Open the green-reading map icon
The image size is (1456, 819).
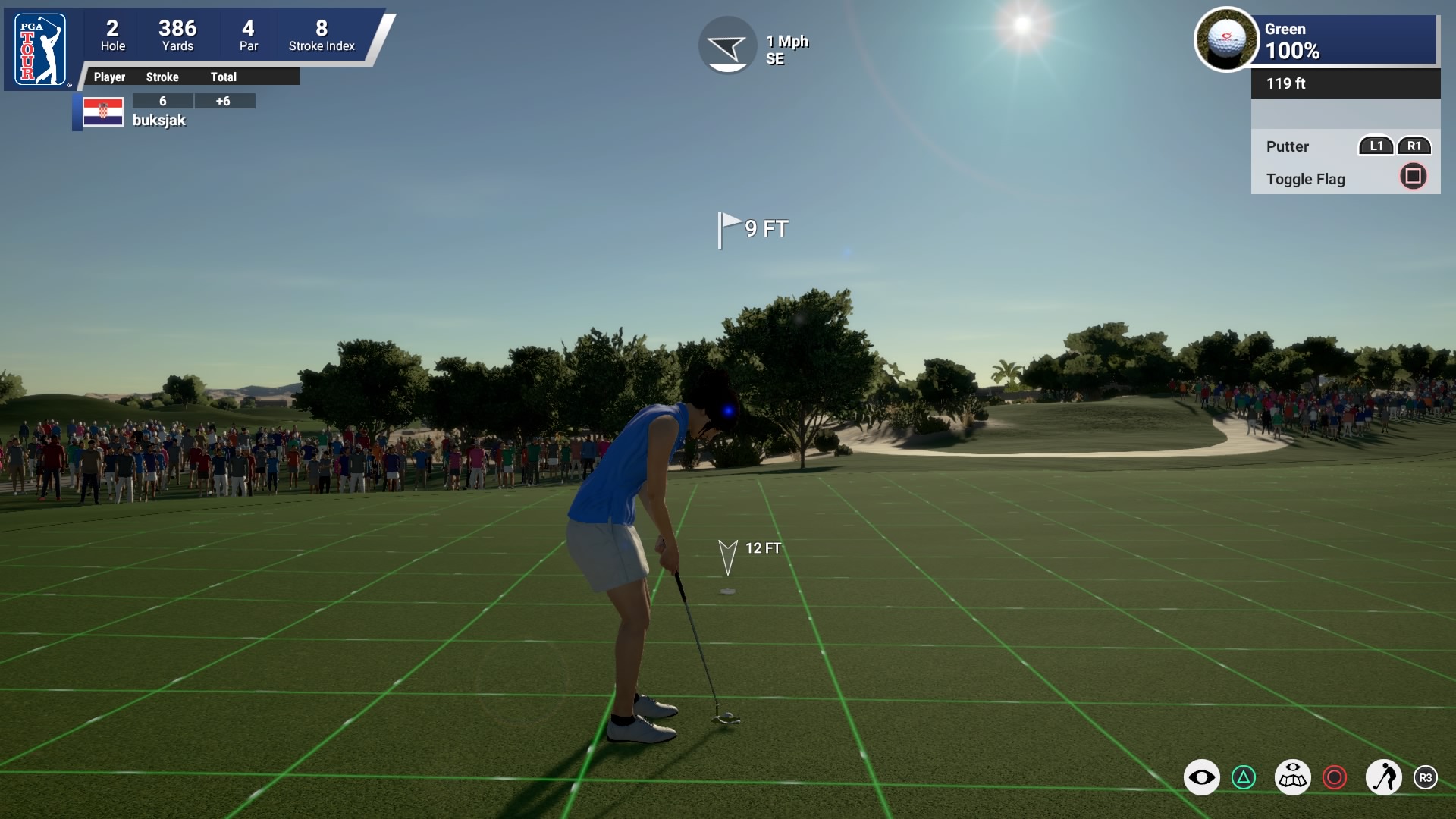[1292, 777]
